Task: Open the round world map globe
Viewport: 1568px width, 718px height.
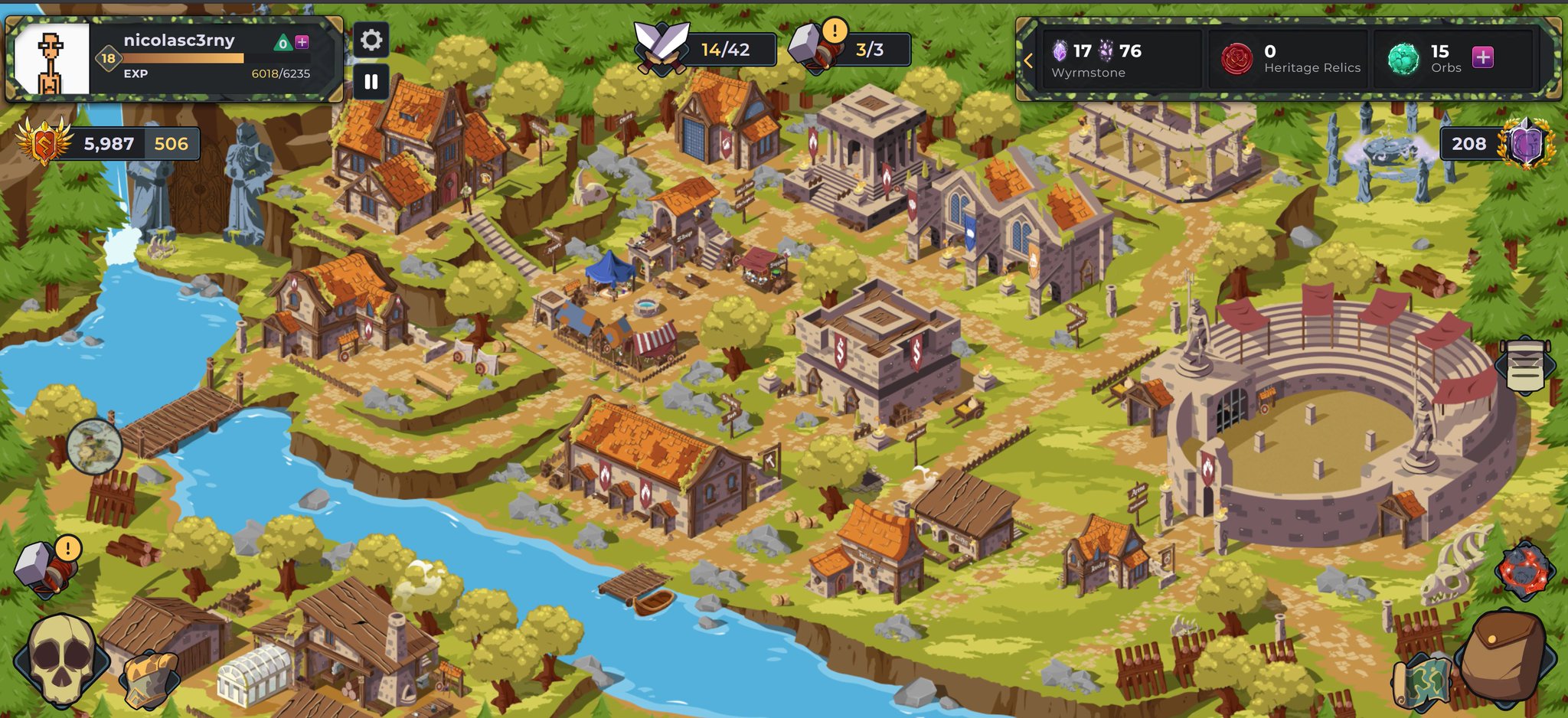Action: (x=94, y=446)
